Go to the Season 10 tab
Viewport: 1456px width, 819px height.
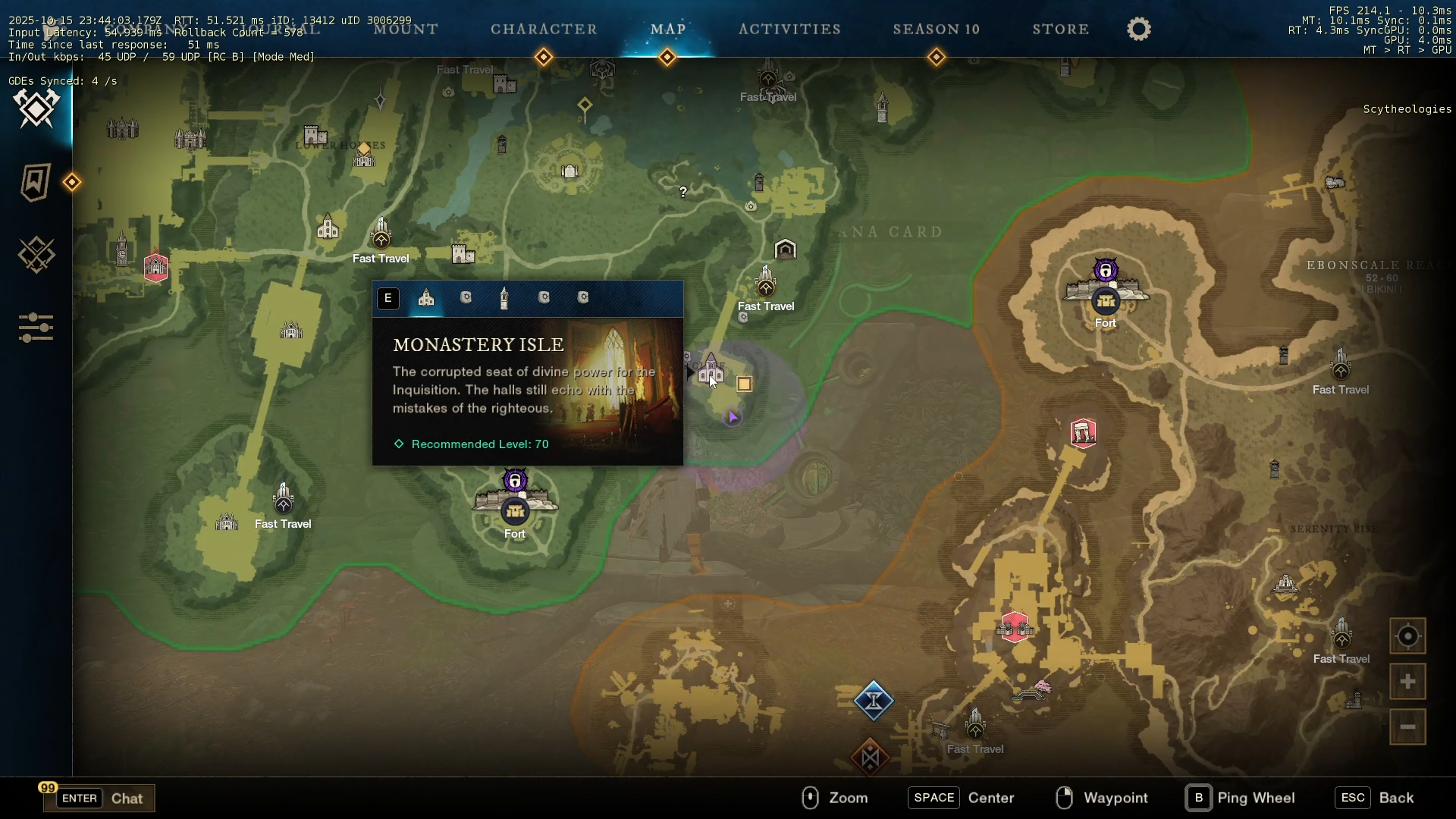point(937,30)
